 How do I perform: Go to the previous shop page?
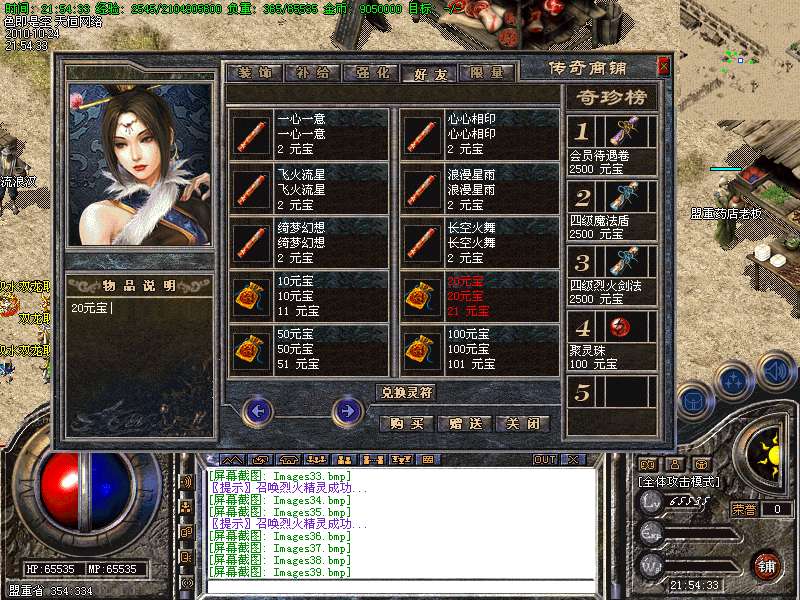(258, 410)
